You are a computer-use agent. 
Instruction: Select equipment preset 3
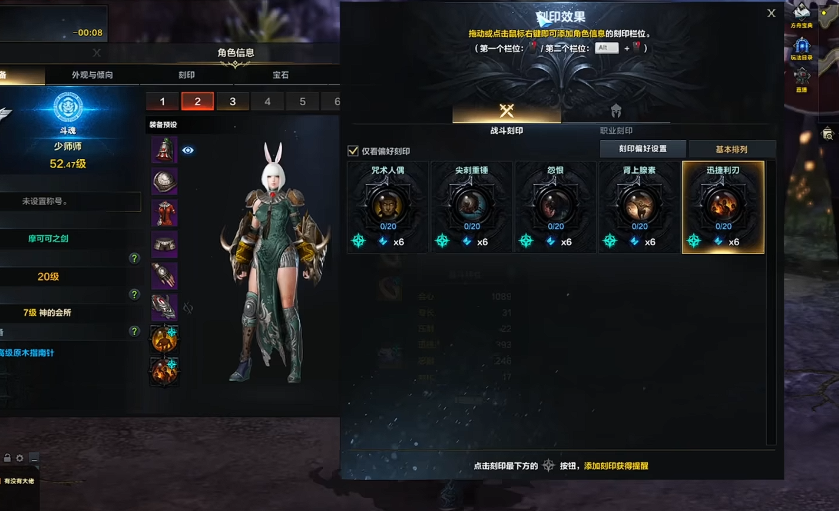pos(233,102)
